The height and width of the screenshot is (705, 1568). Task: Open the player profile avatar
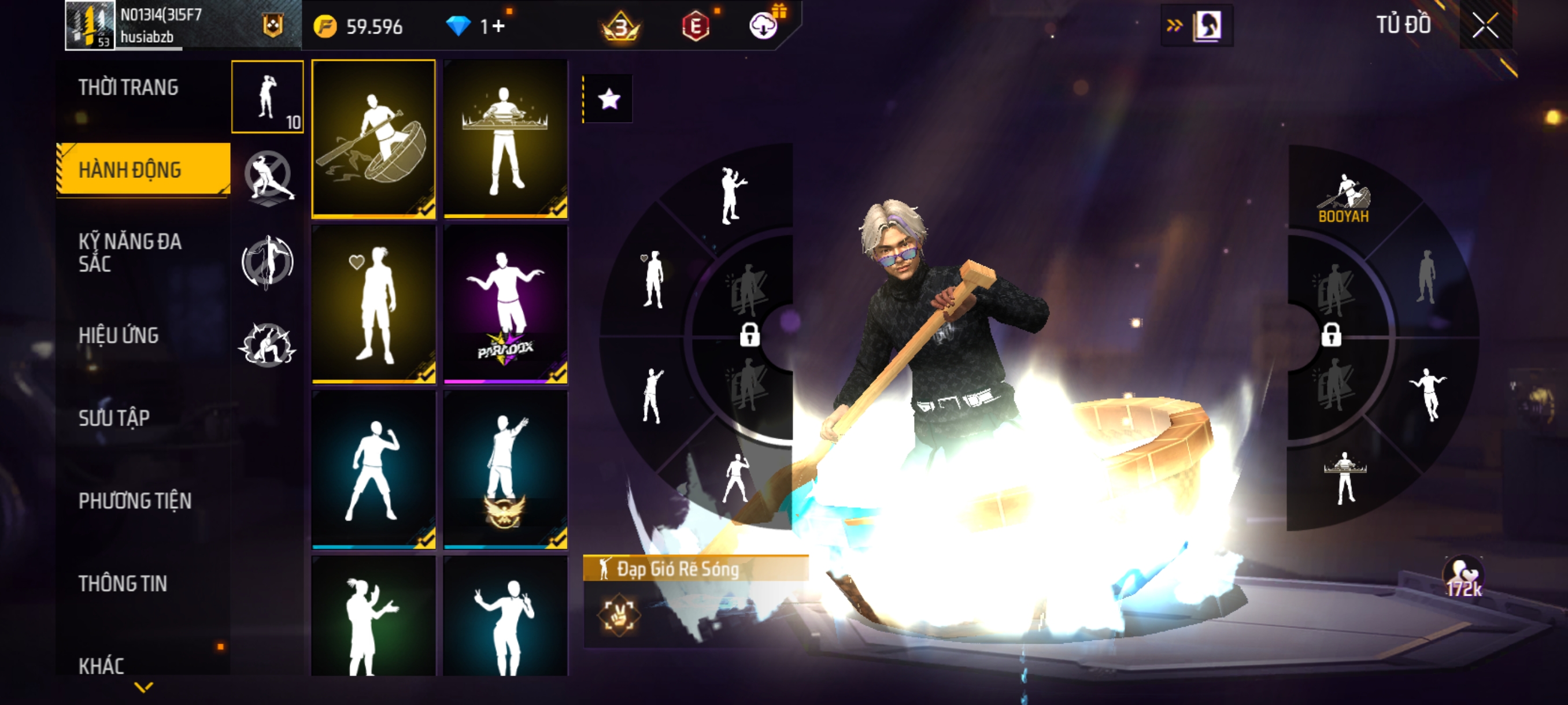pos(90,25)
